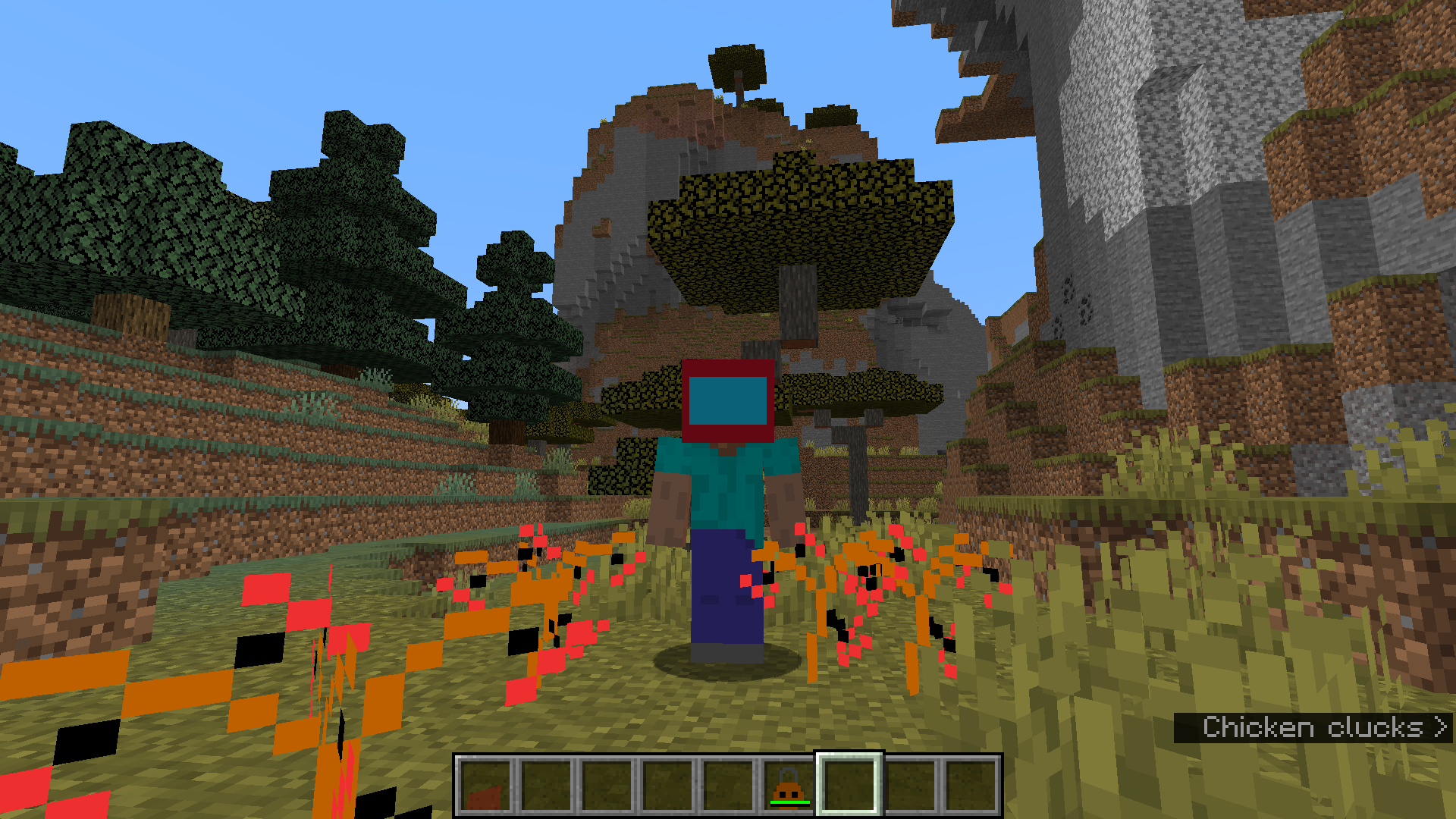
Task: Click the highlighted selected hotbar slot
Action: click(848, 785)
